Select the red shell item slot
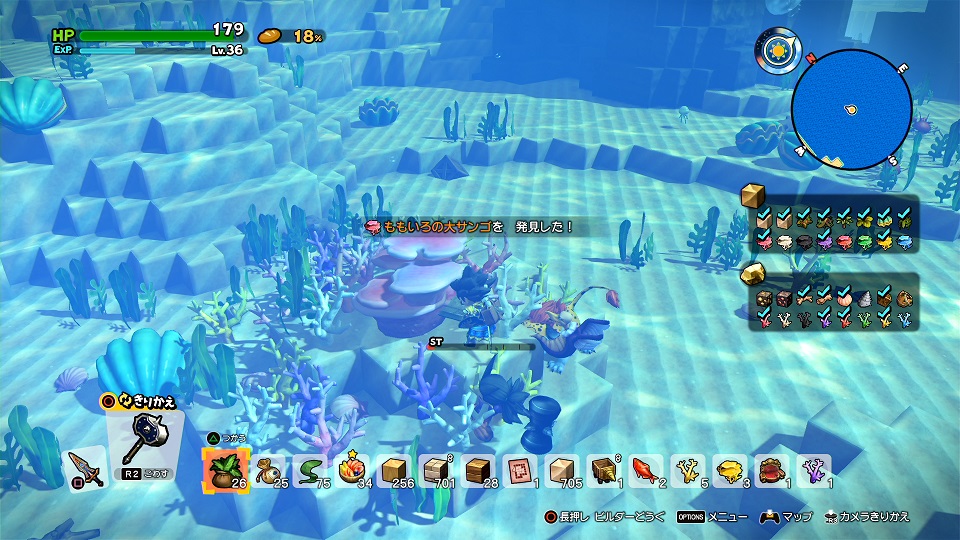 (771, 470)
